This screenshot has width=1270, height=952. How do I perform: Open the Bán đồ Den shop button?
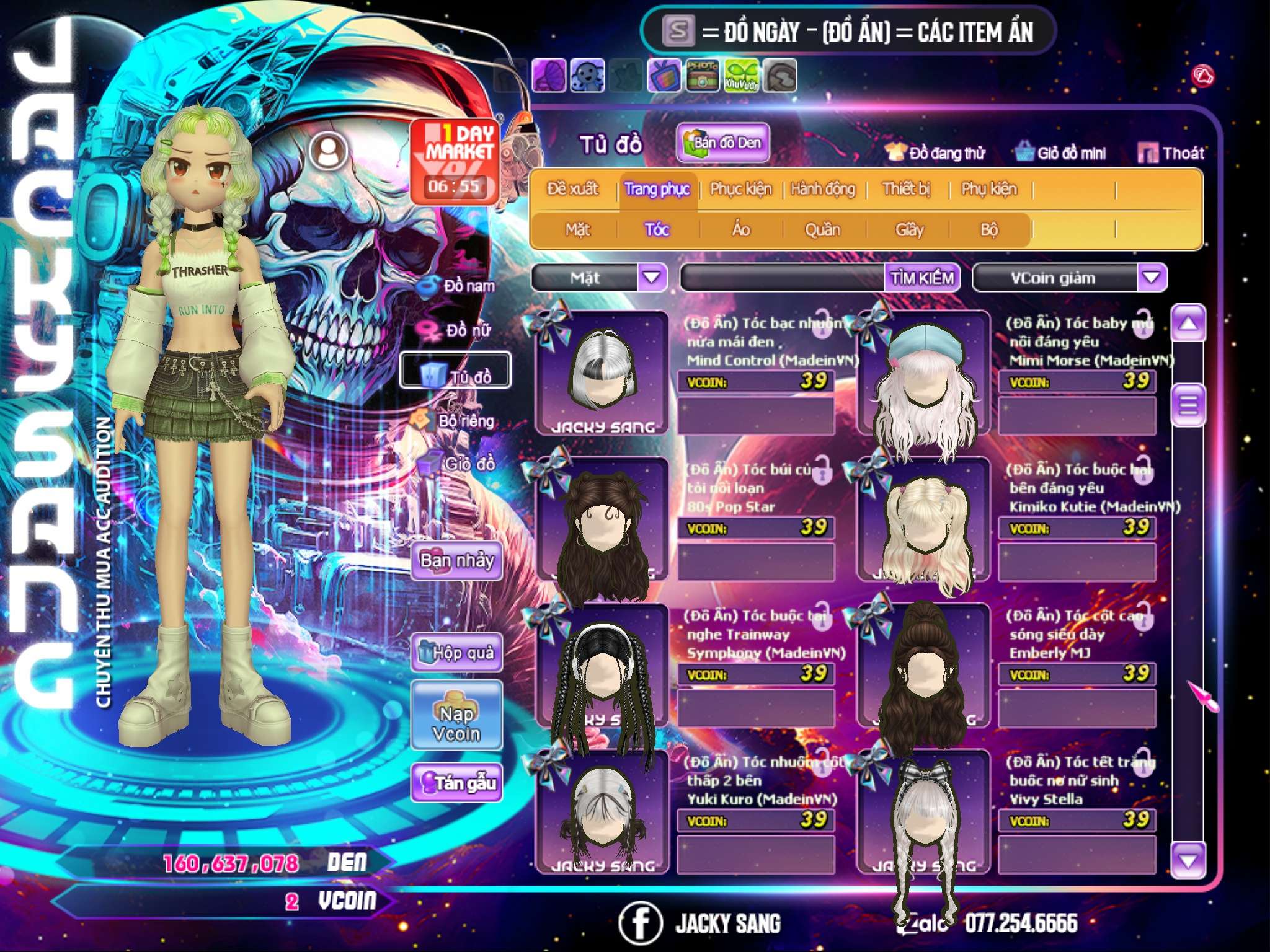click(x=722, y=143)
